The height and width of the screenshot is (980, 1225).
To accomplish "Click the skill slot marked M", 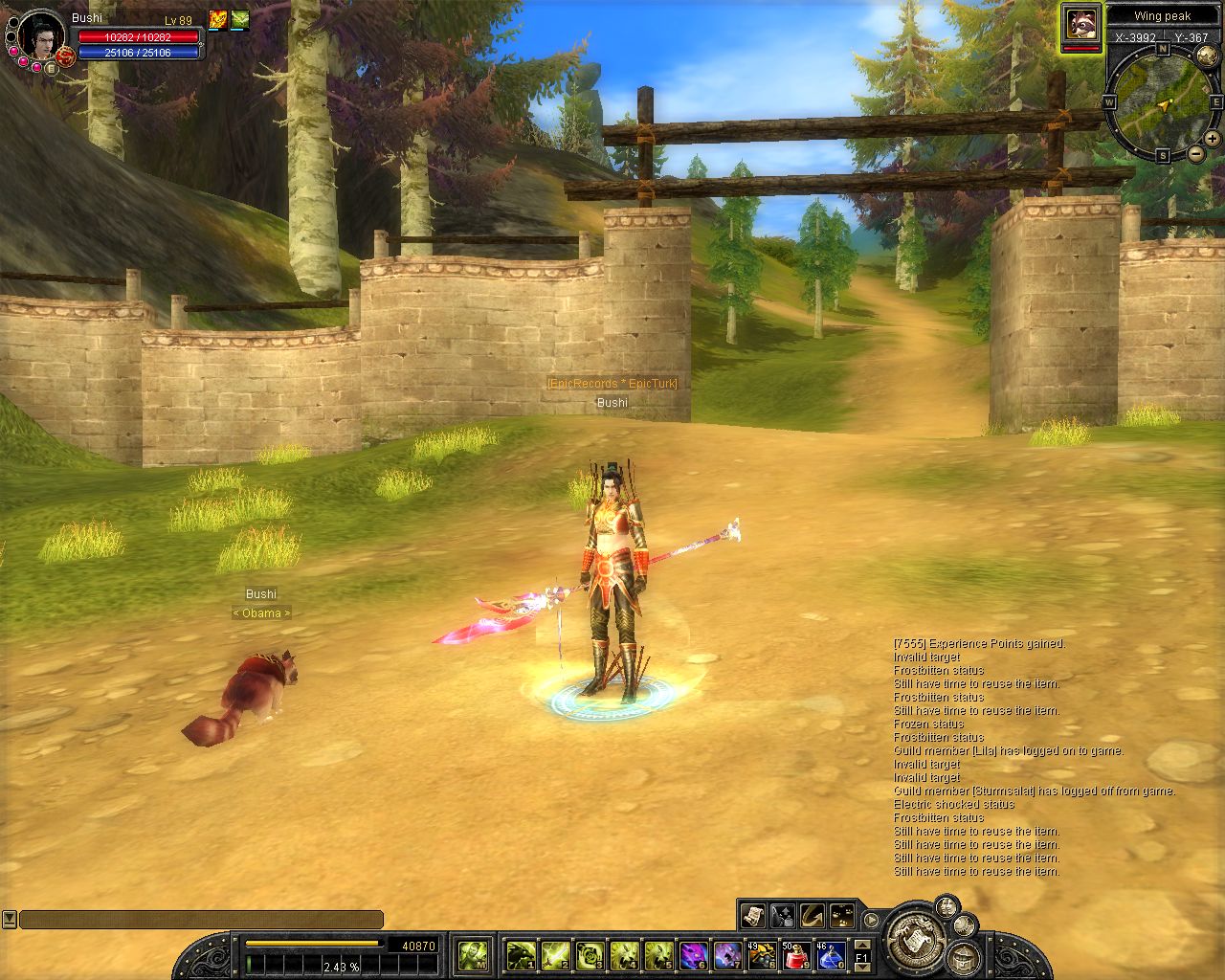I will click(474, 954).
